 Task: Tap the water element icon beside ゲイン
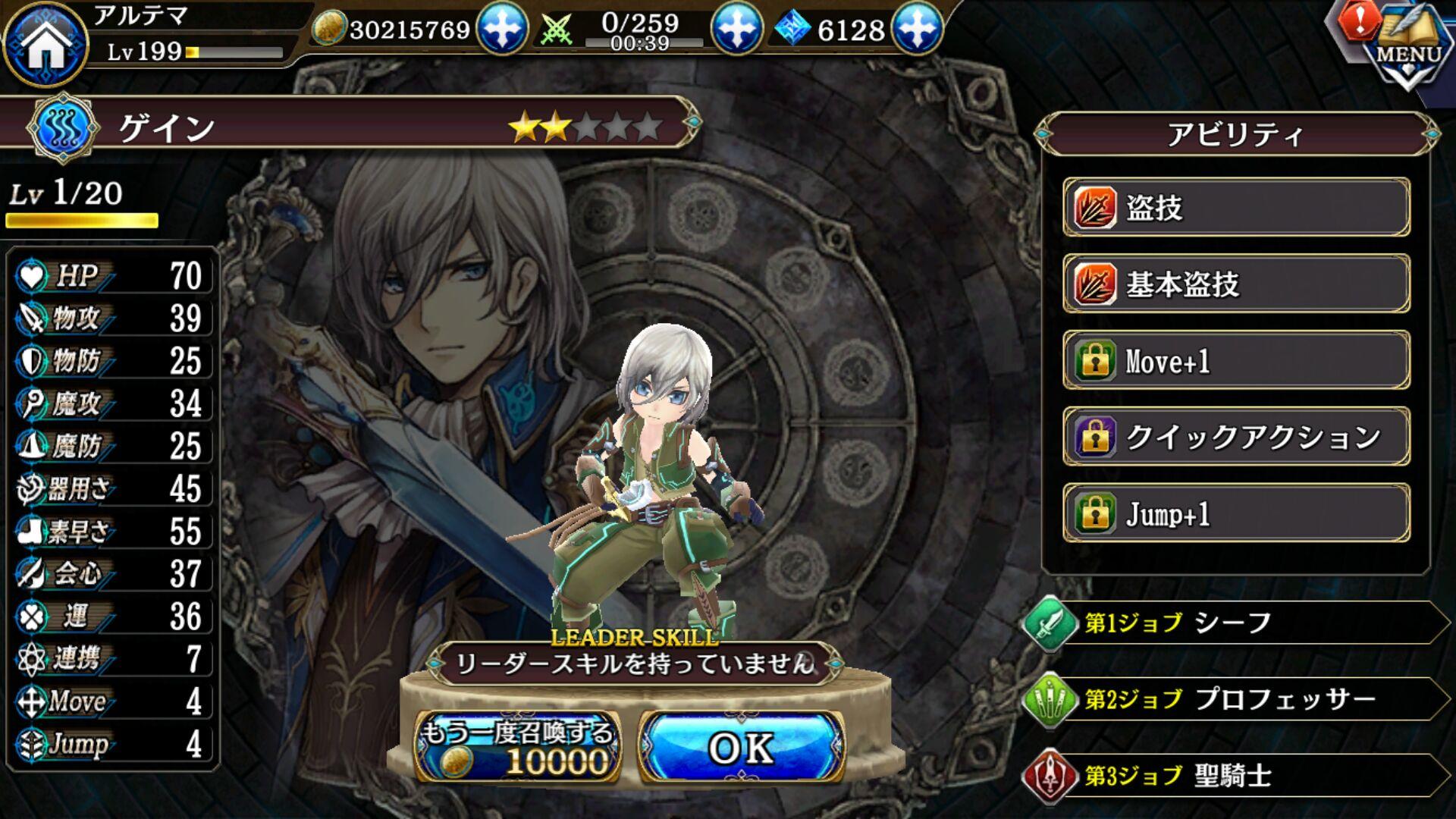click(x=63, y=128)
